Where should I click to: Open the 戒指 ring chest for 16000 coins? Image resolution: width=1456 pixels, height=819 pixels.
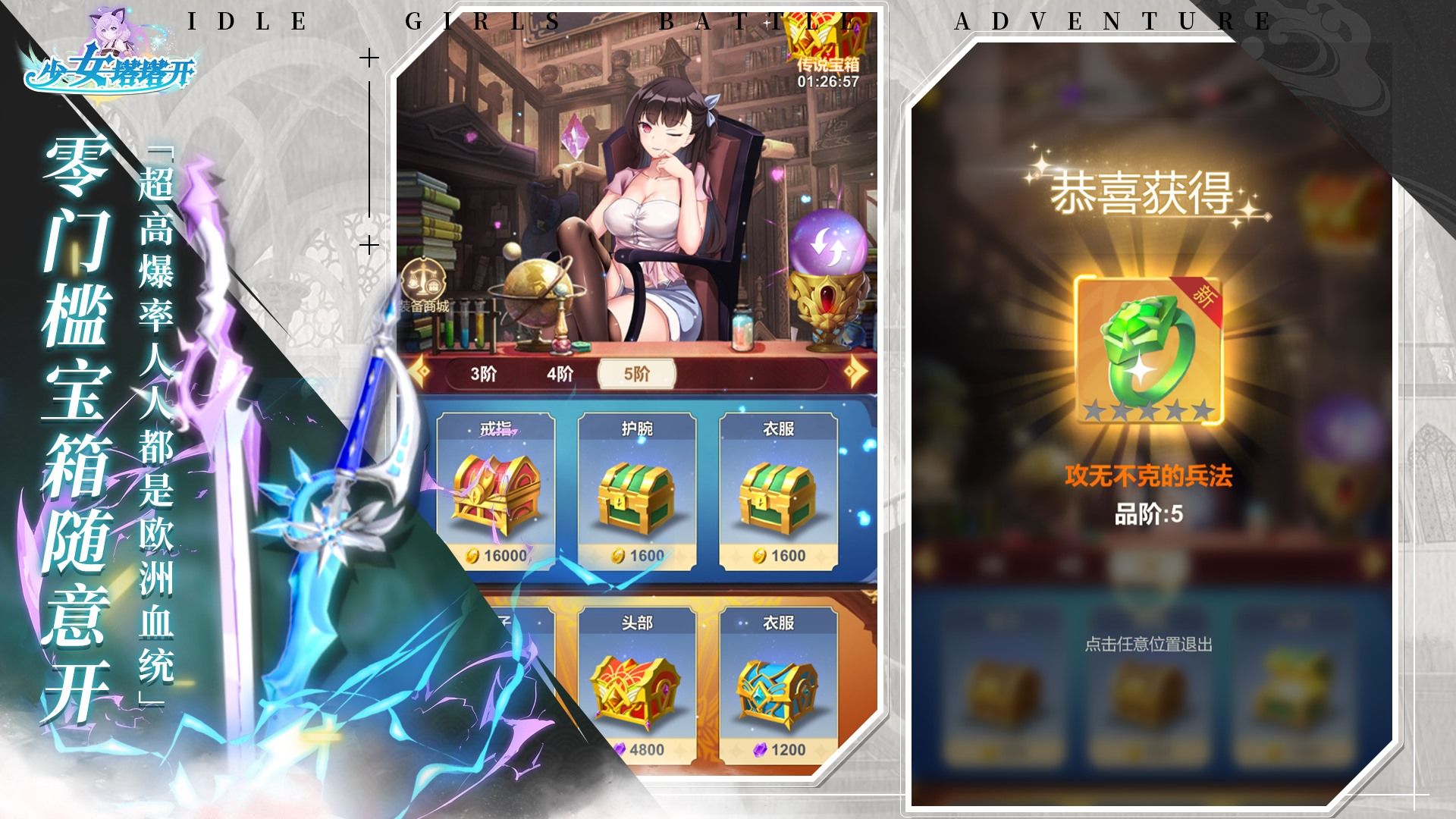tap(497, 493)
